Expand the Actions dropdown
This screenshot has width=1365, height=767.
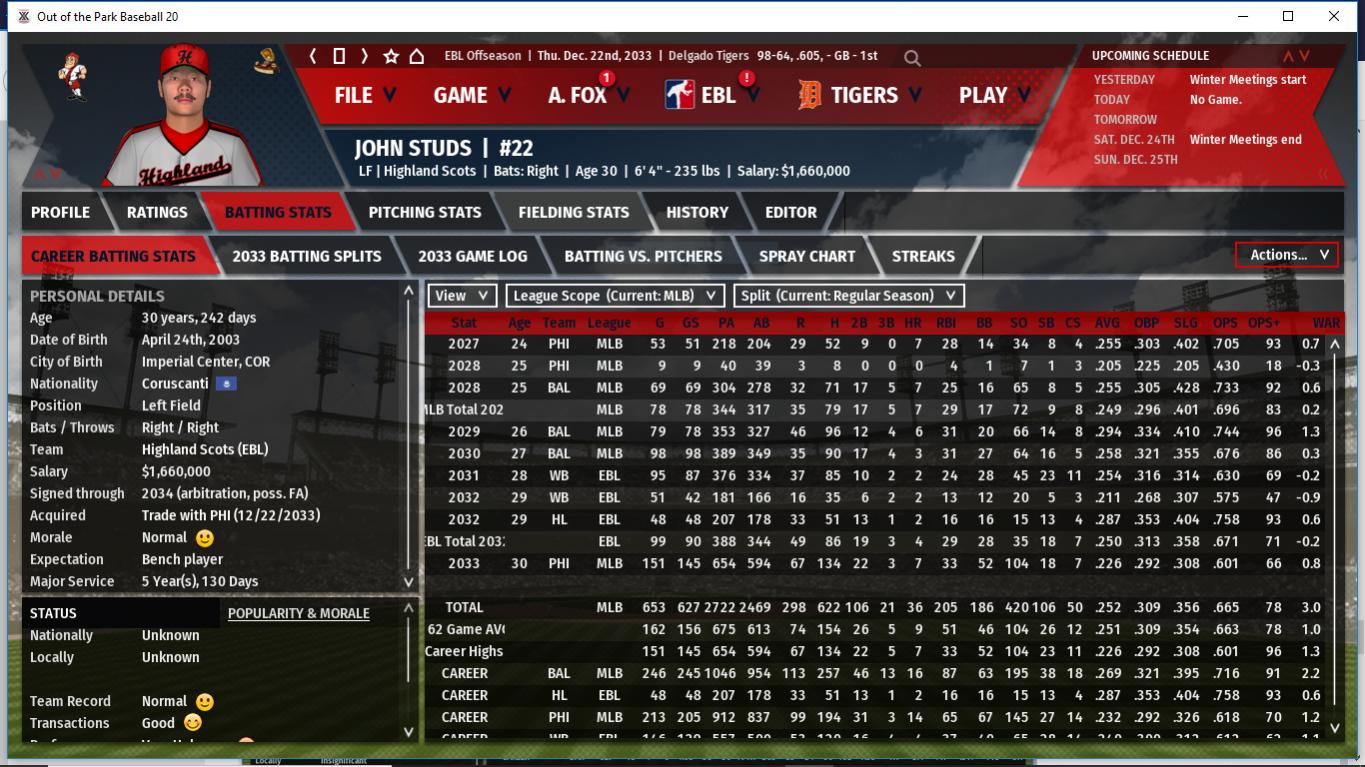pyautogui.click(x=1288, y=255)
